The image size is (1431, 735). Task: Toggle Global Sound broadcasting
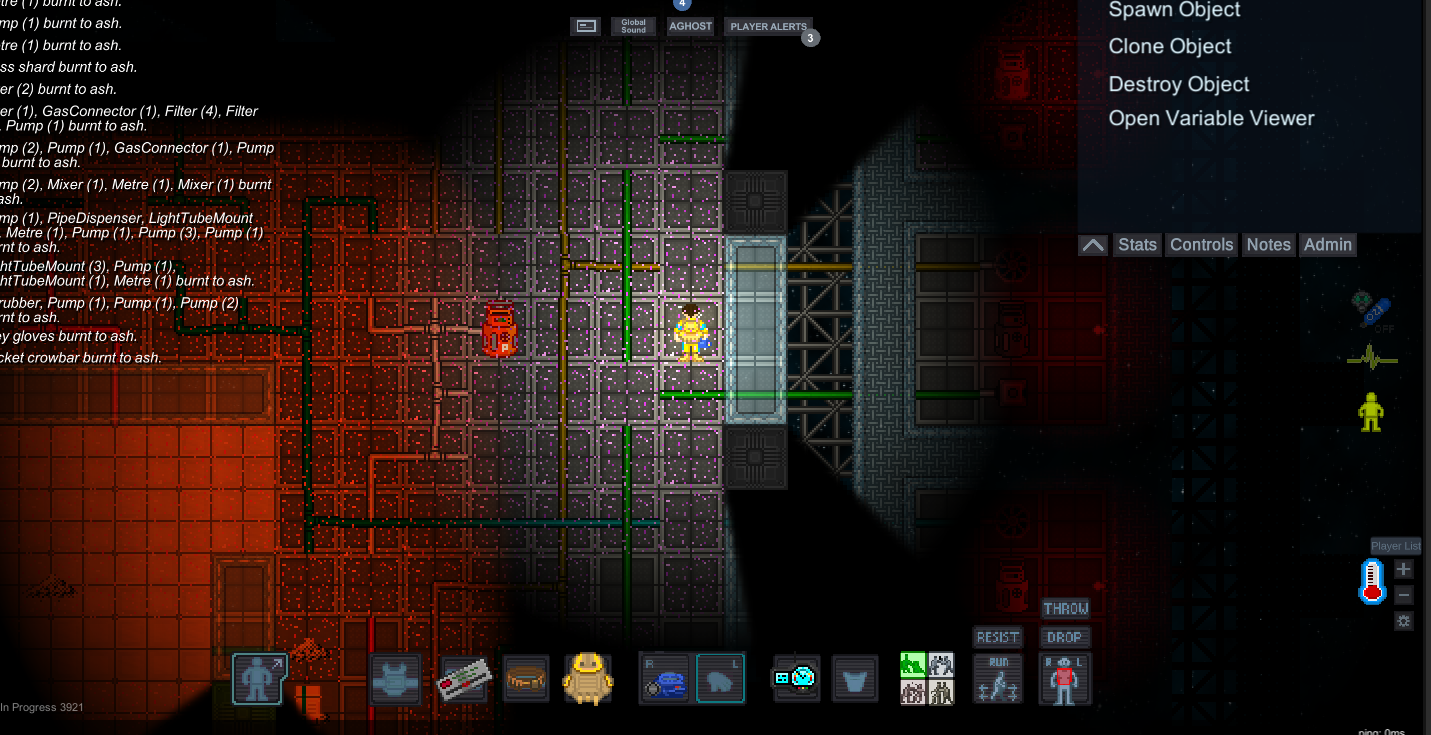click(x=633, y=26)
